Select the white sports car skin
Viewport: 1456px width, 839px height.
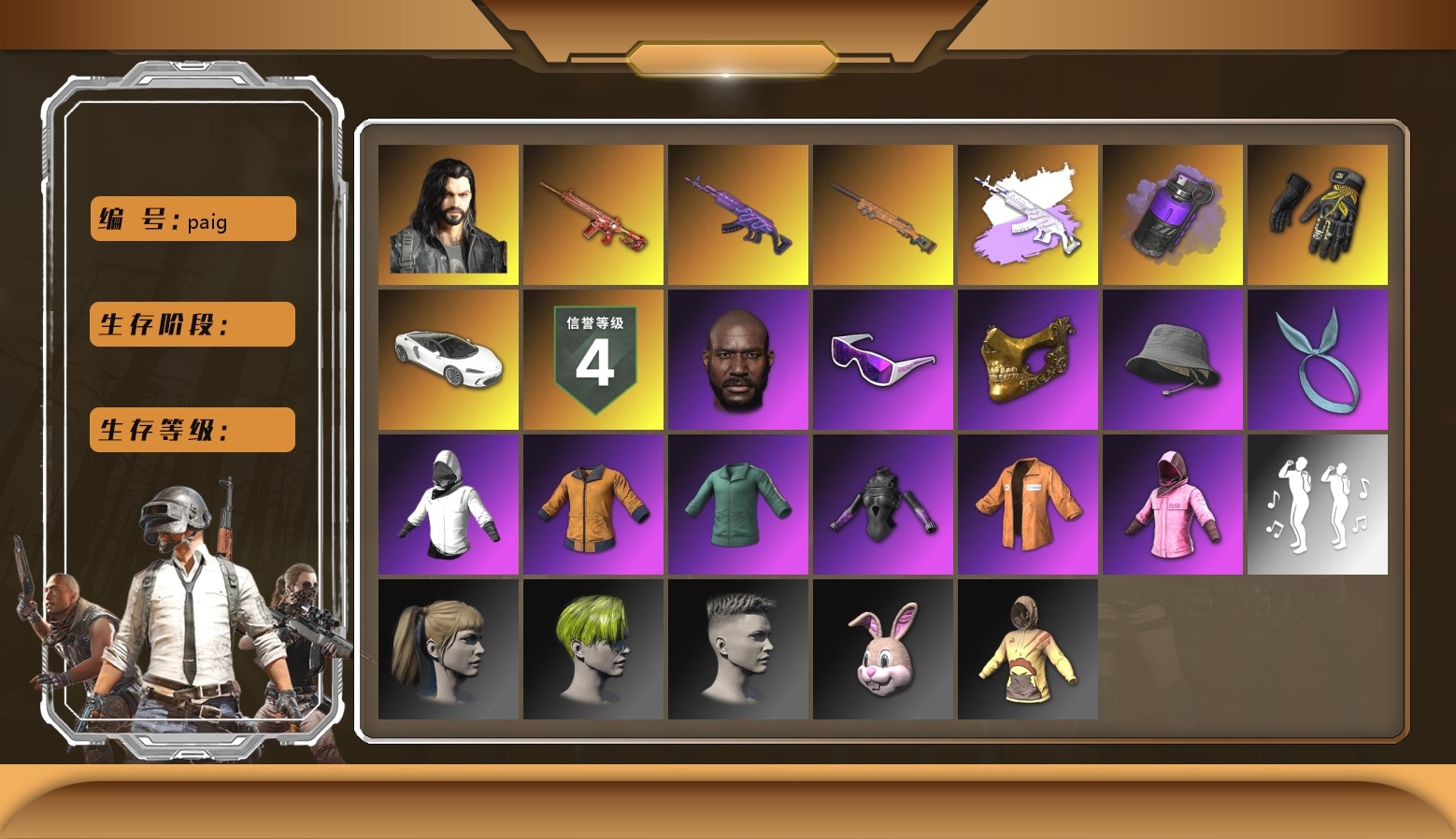[x=448, y=358]
